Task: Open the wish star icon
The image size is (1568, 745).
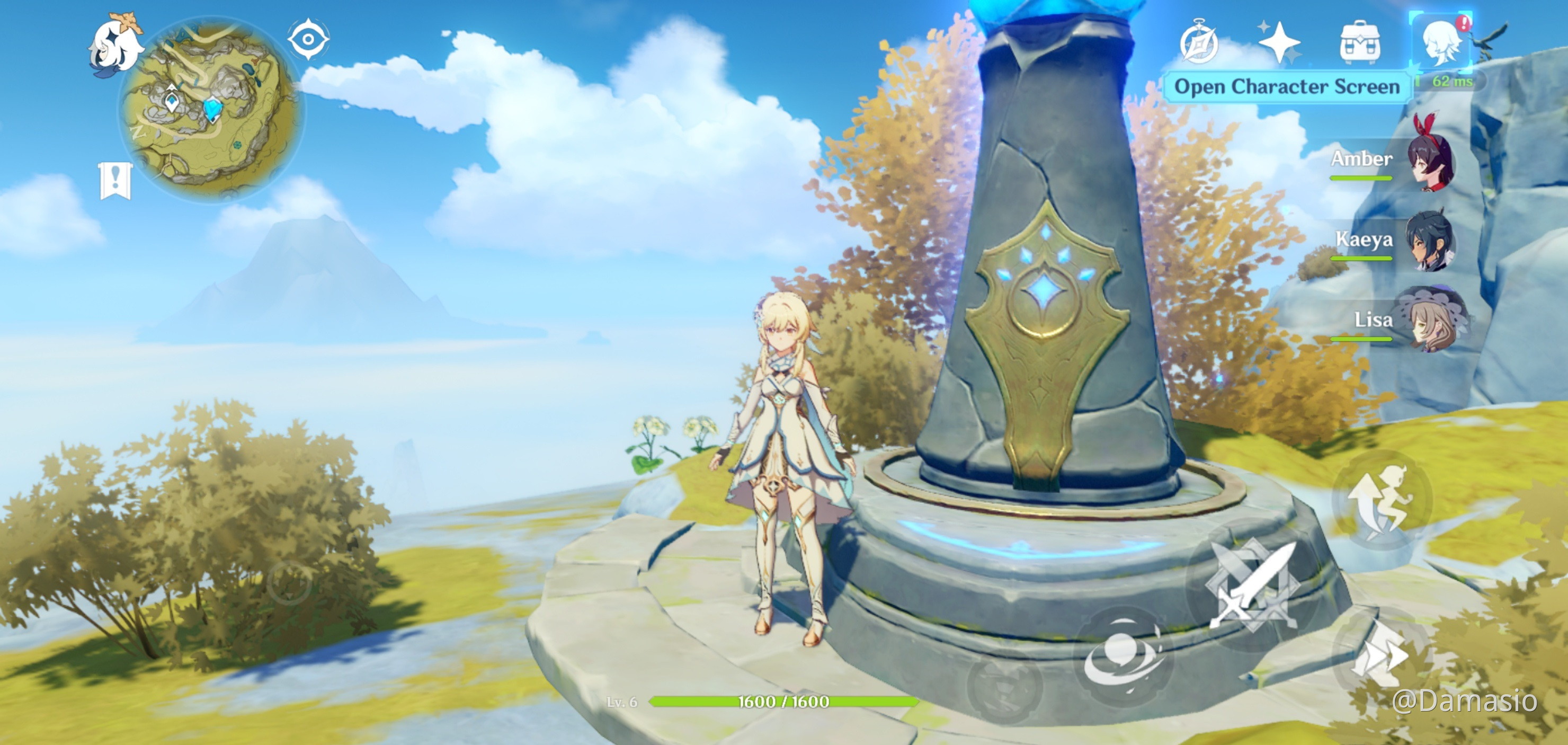Action: coord(1279,42)
